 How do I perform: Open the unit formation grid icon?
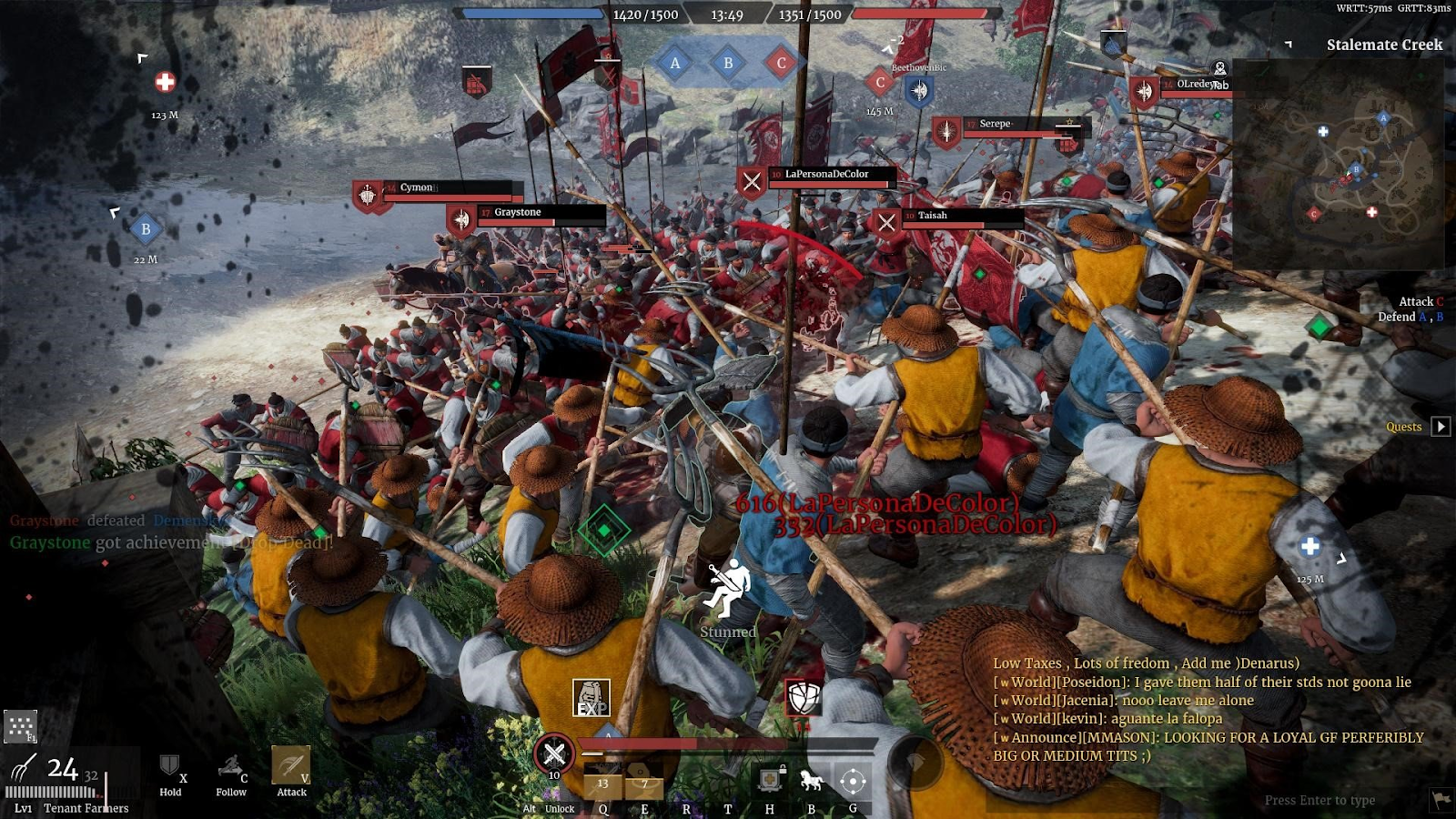(20, 726)
